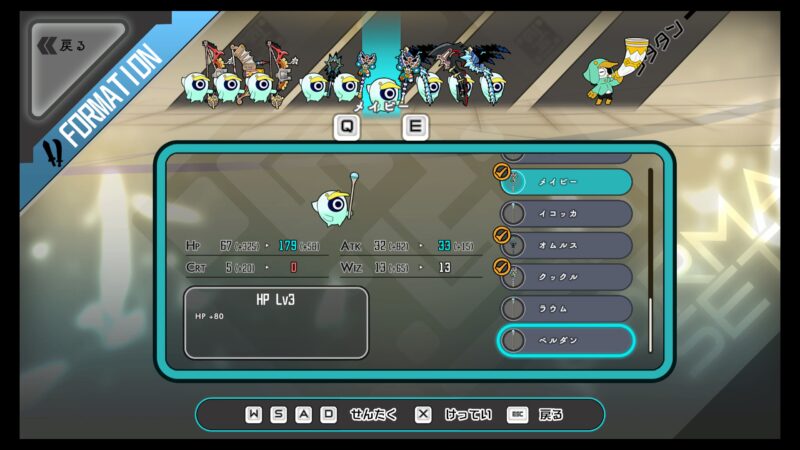Select the highlighted ベルダン entry

click(x=567, y=340)
